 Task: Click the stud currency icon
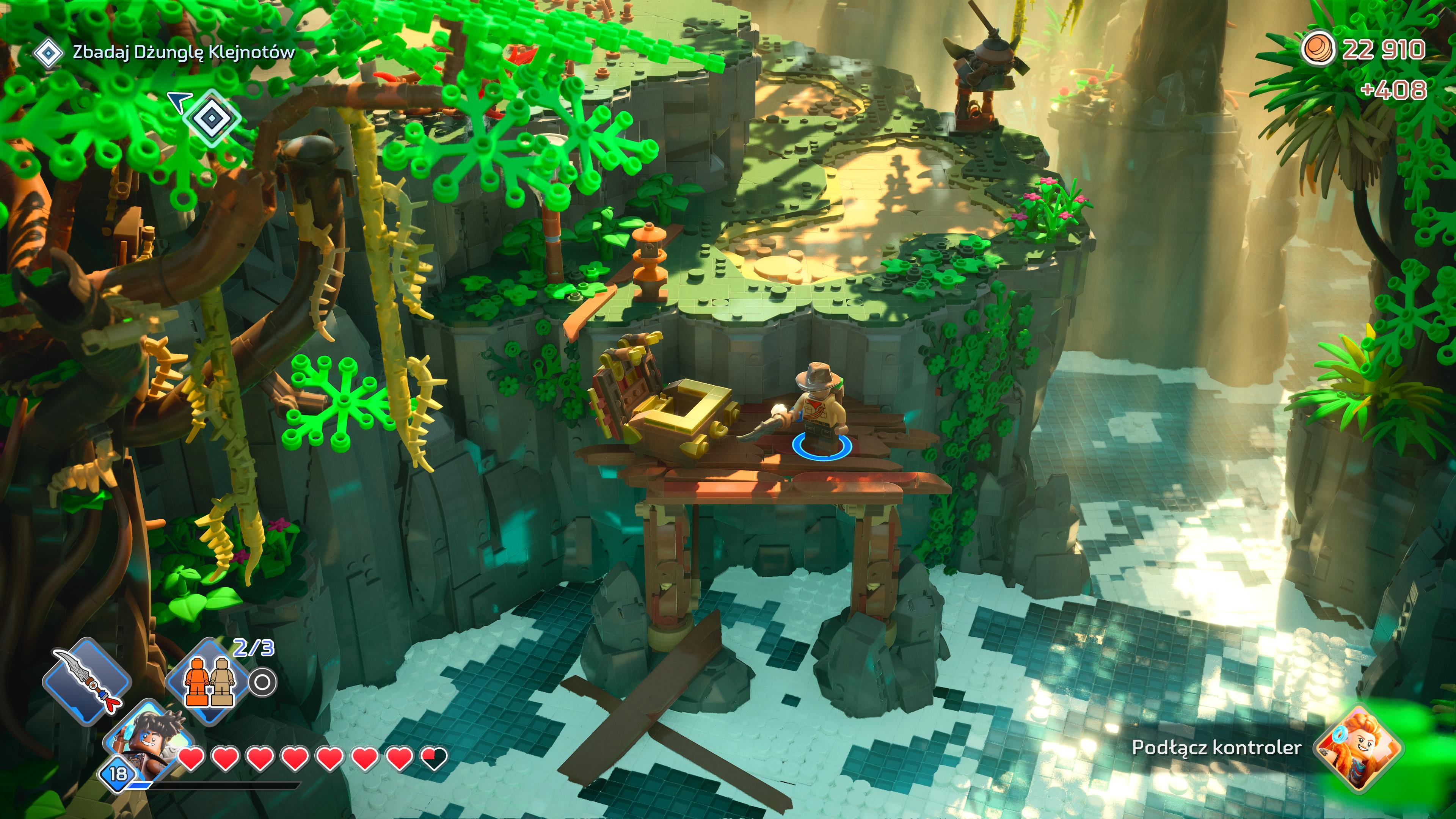1318,49
